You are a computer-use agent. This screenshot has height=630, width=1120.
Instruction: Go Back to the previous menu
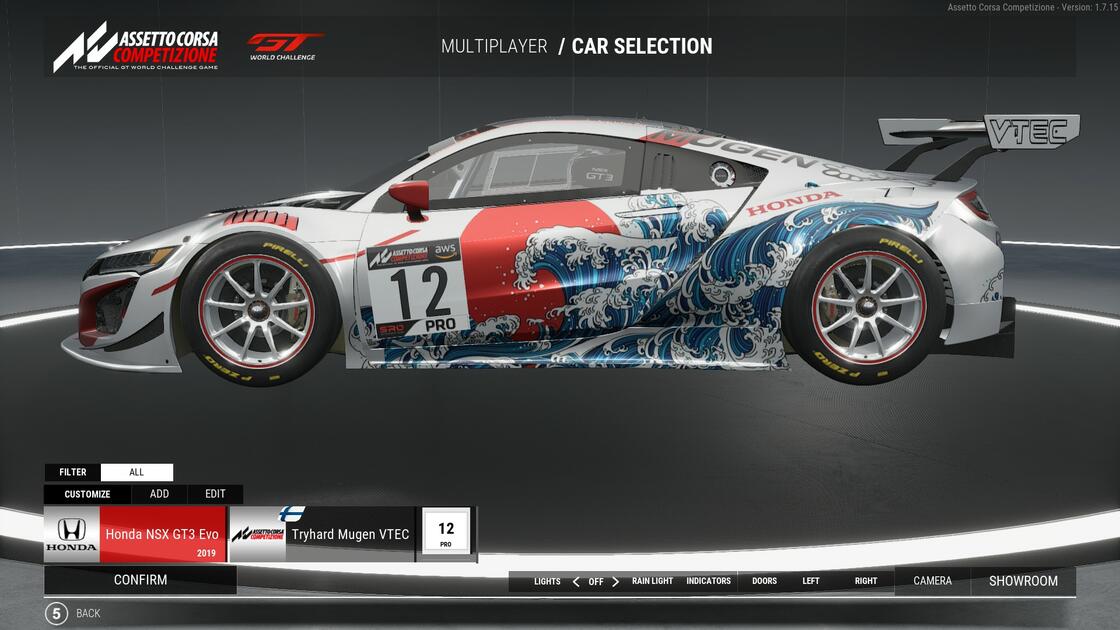(x=72, y=613)
